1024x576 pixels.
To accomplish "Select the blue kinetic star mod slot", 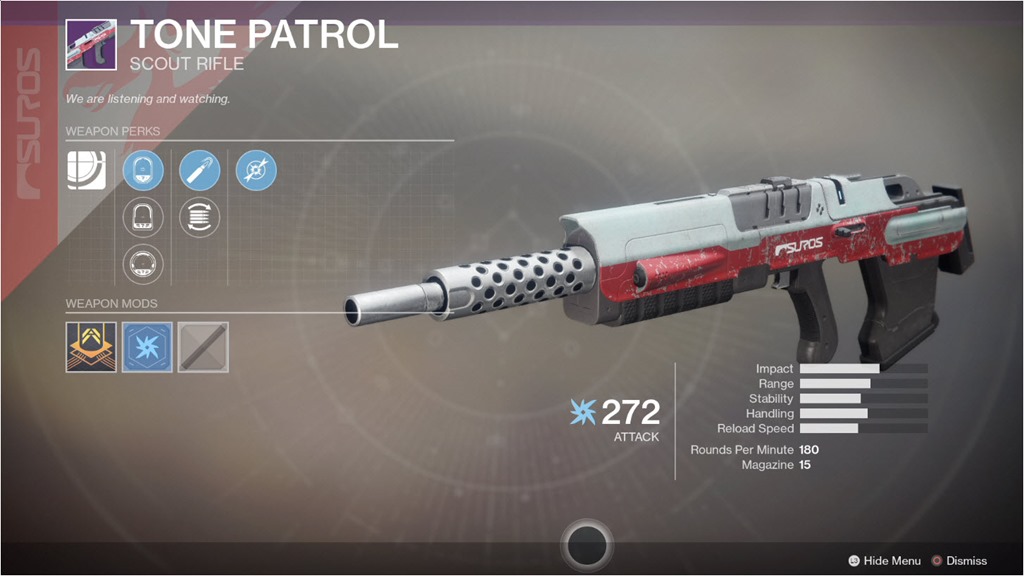I will pyautogui.click(x=147, y=347).
